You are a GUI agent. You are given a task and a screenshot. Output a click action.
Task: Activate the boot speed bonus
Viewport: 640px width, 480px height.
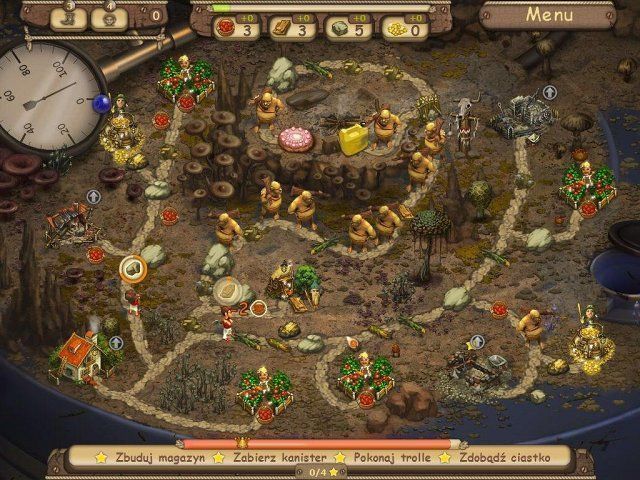(x=69, y=17)
